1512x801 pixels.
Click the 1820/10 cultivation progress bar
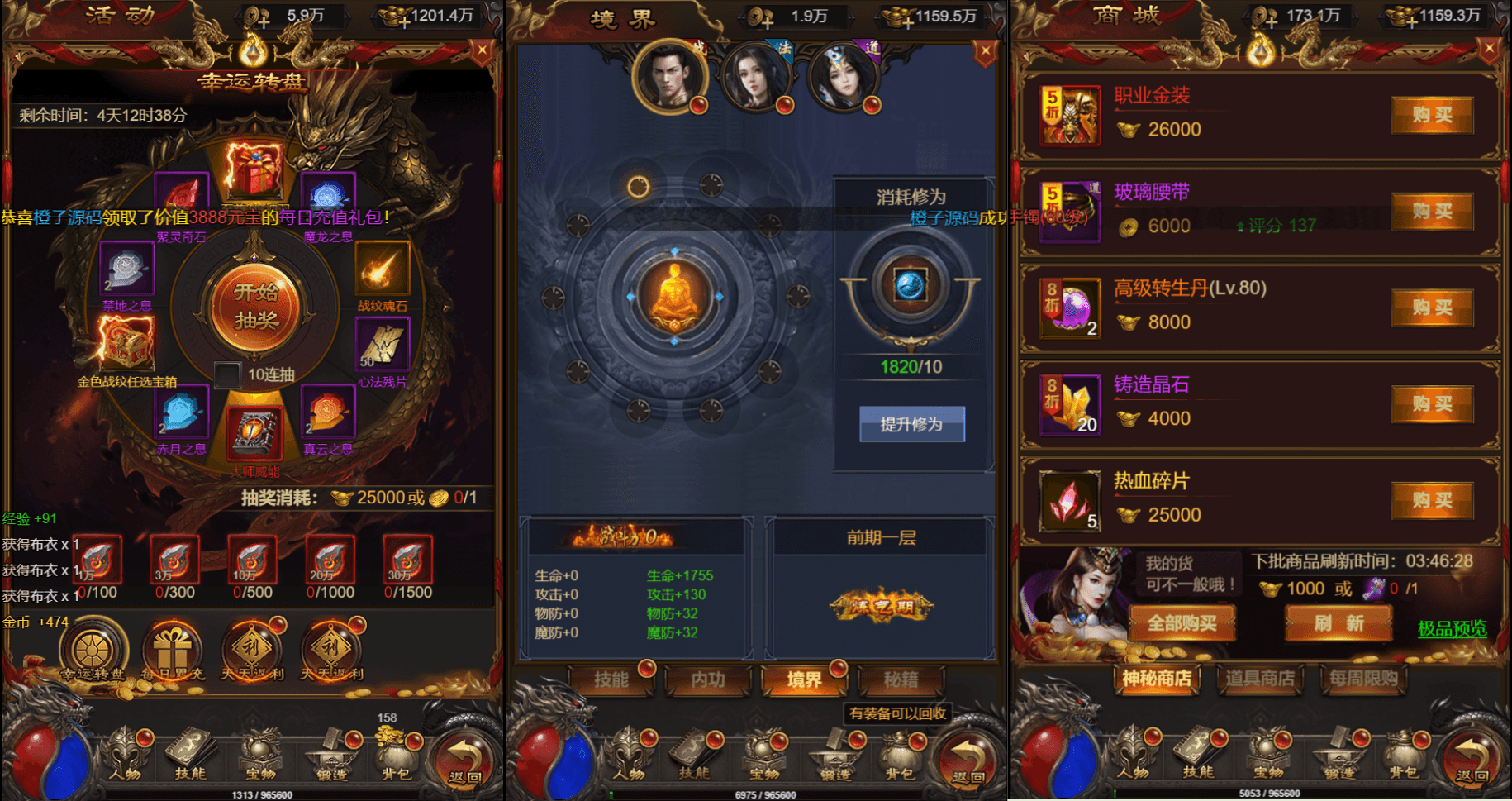tap(911, 367)
